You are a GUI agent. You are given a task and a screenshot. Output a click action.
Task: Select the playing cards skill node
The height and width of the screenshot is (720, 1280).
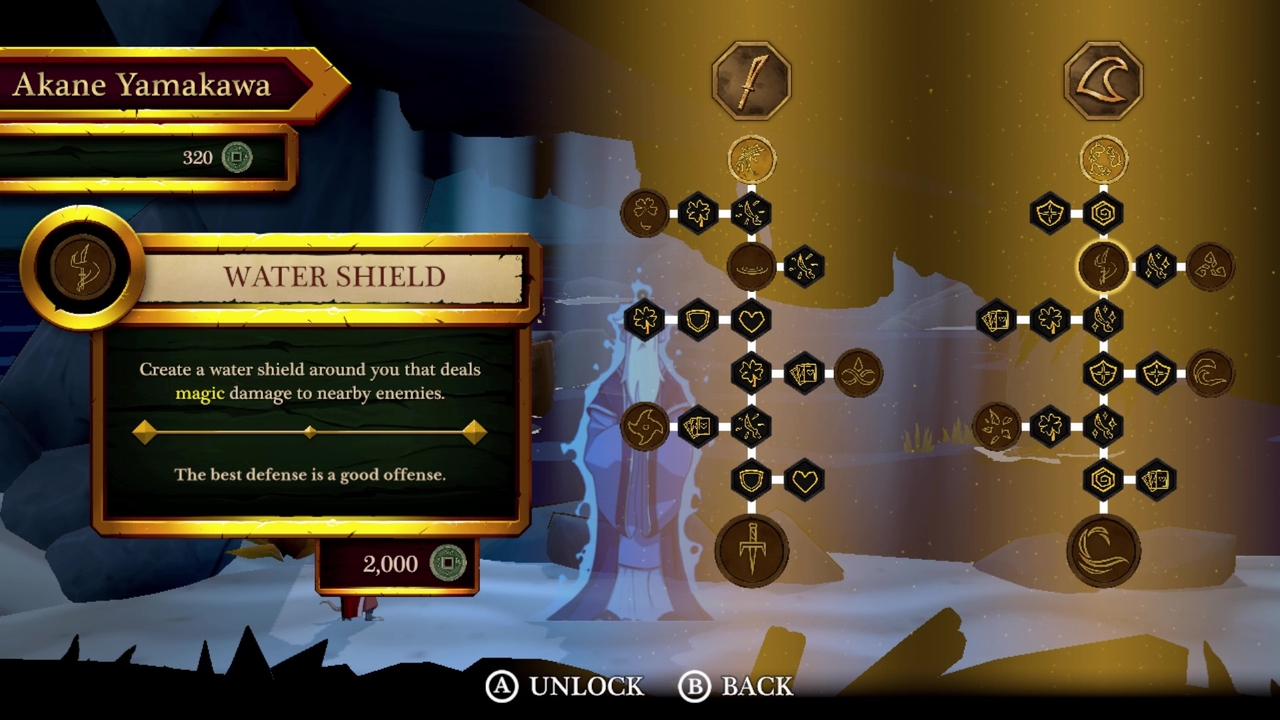tap(803, 372)
